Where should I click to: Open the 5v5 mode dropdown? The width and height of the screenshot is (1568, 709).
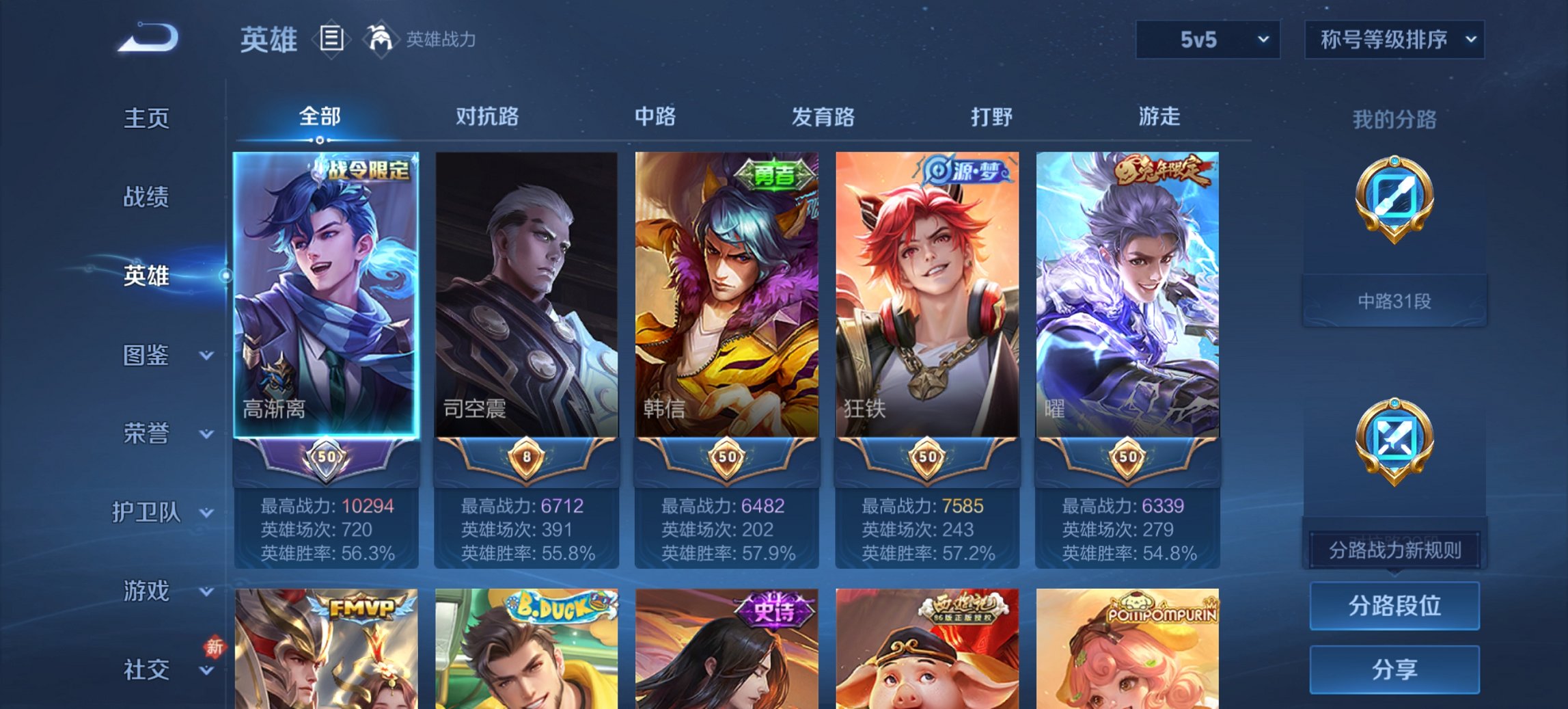[1207, 40]
